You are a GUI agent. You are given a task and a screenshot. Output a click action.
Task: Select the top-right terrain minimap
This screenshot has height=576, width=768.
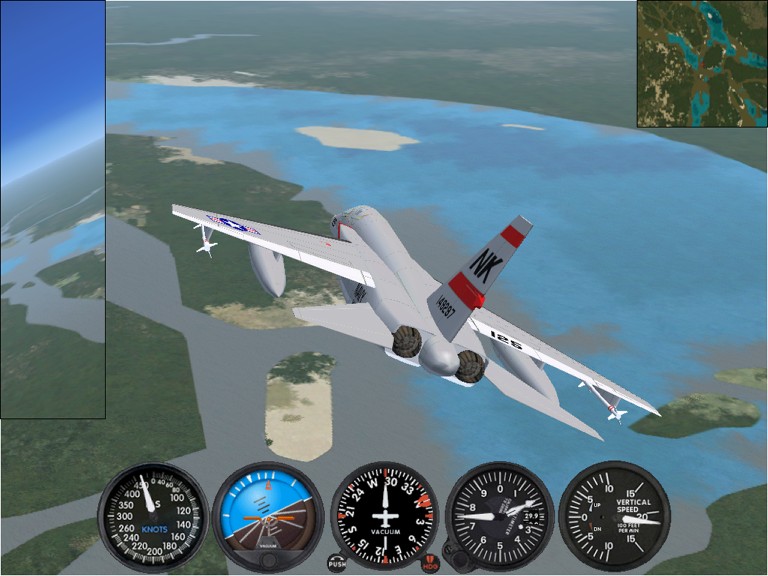pyautogui.click(x=702, y=64)
